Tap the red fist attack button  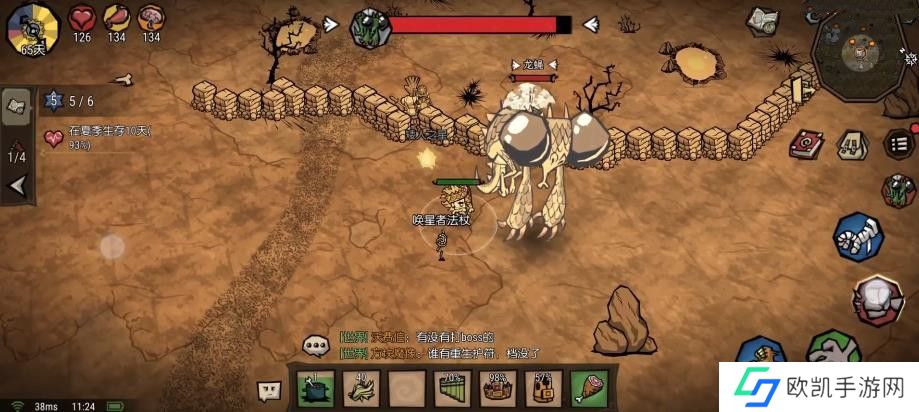click(x=877, y=299)
